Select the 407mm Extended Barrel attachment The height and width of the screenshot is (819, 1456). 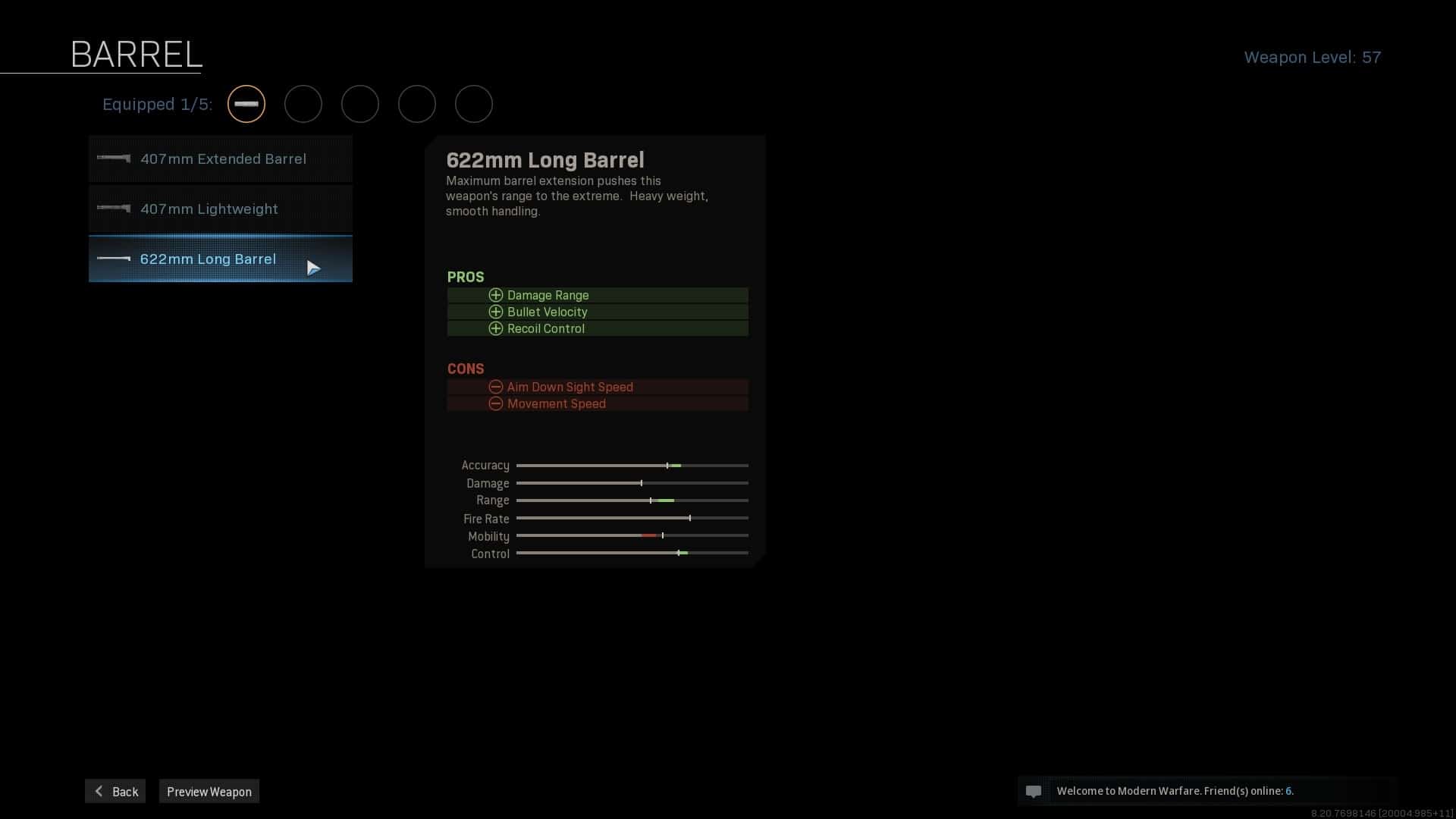pyautogui.click(x=221, y=159)
